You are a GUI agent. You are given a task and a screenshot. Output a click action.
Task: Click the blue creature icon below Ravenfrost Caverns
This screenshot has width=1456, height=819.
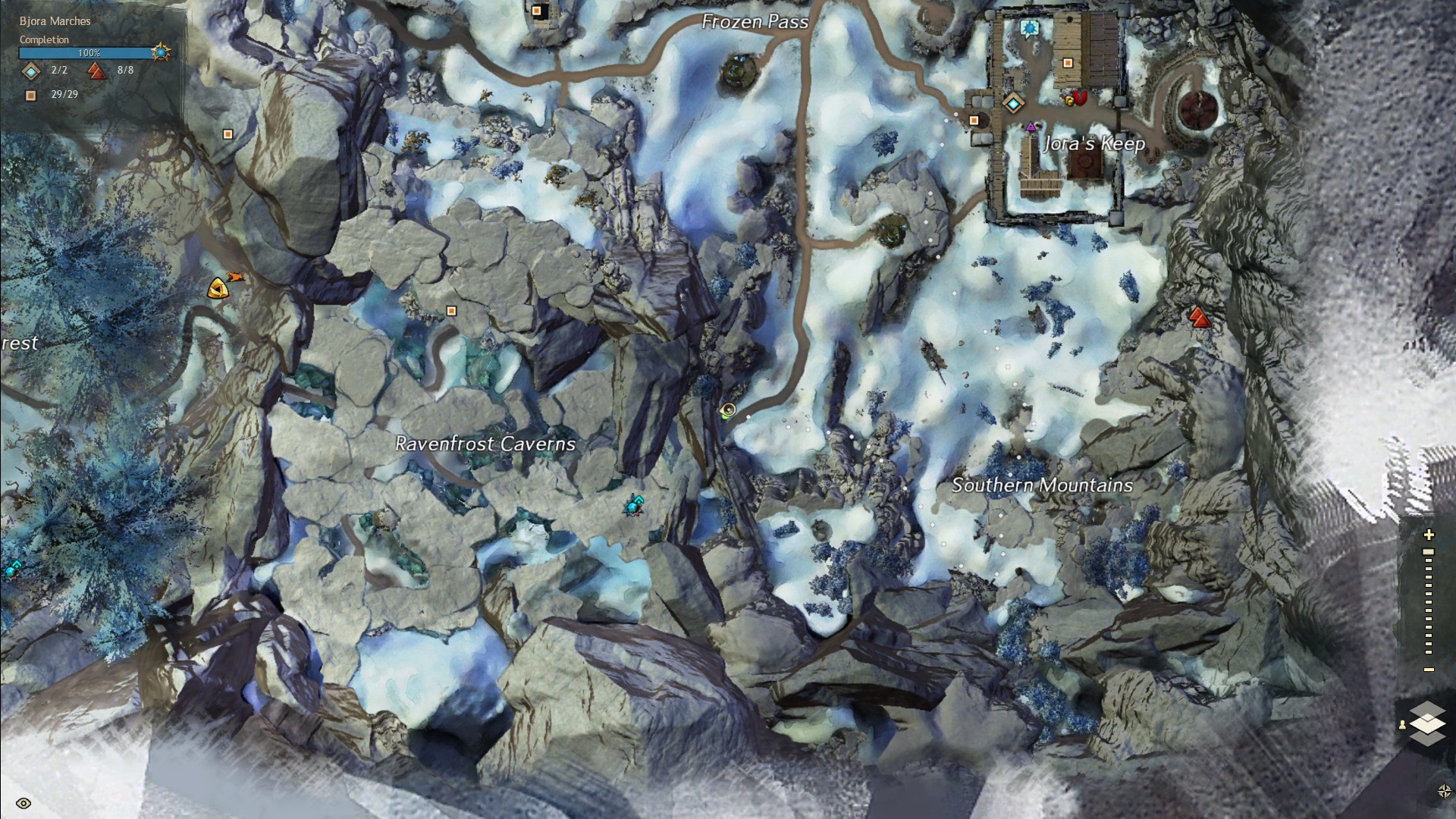coord(634,504)
